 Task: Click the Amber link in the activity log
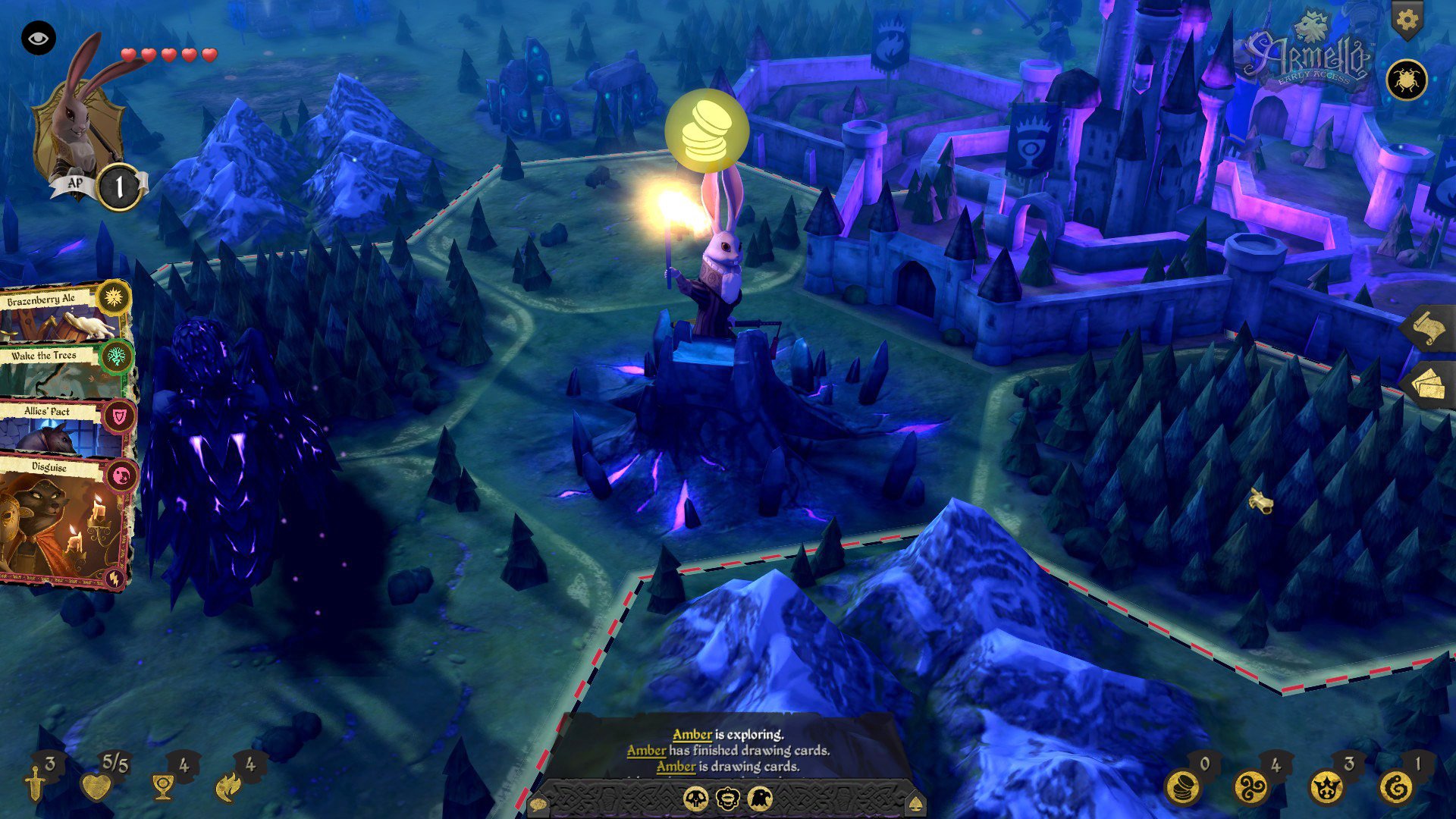pyautogui.click(x=691, y=734)
